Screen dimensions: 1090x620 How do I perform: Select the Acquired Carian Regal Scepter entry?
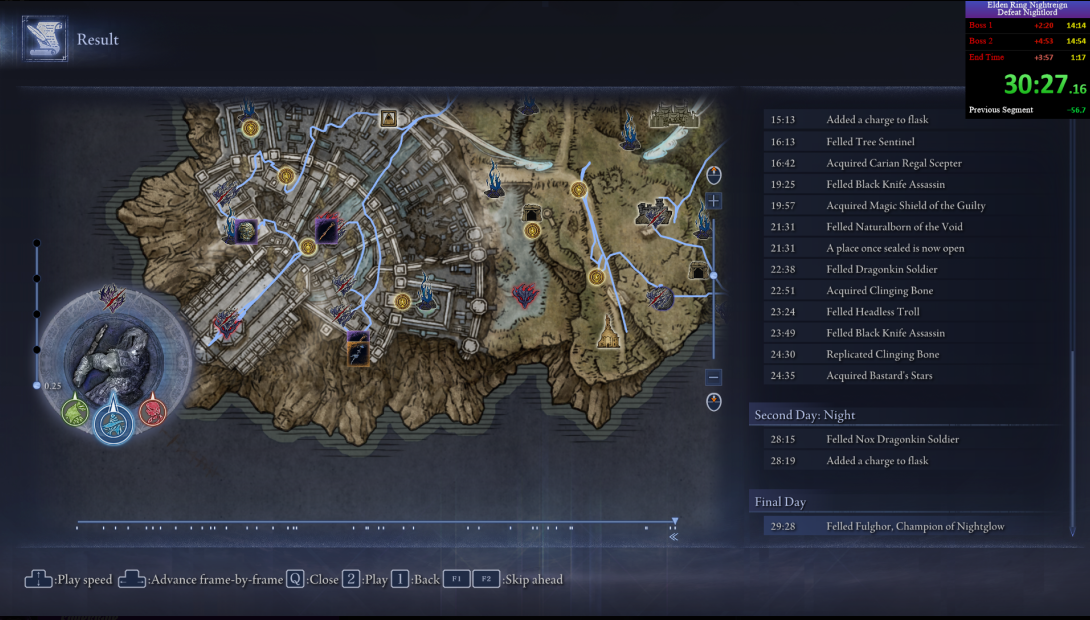[893, 163]
